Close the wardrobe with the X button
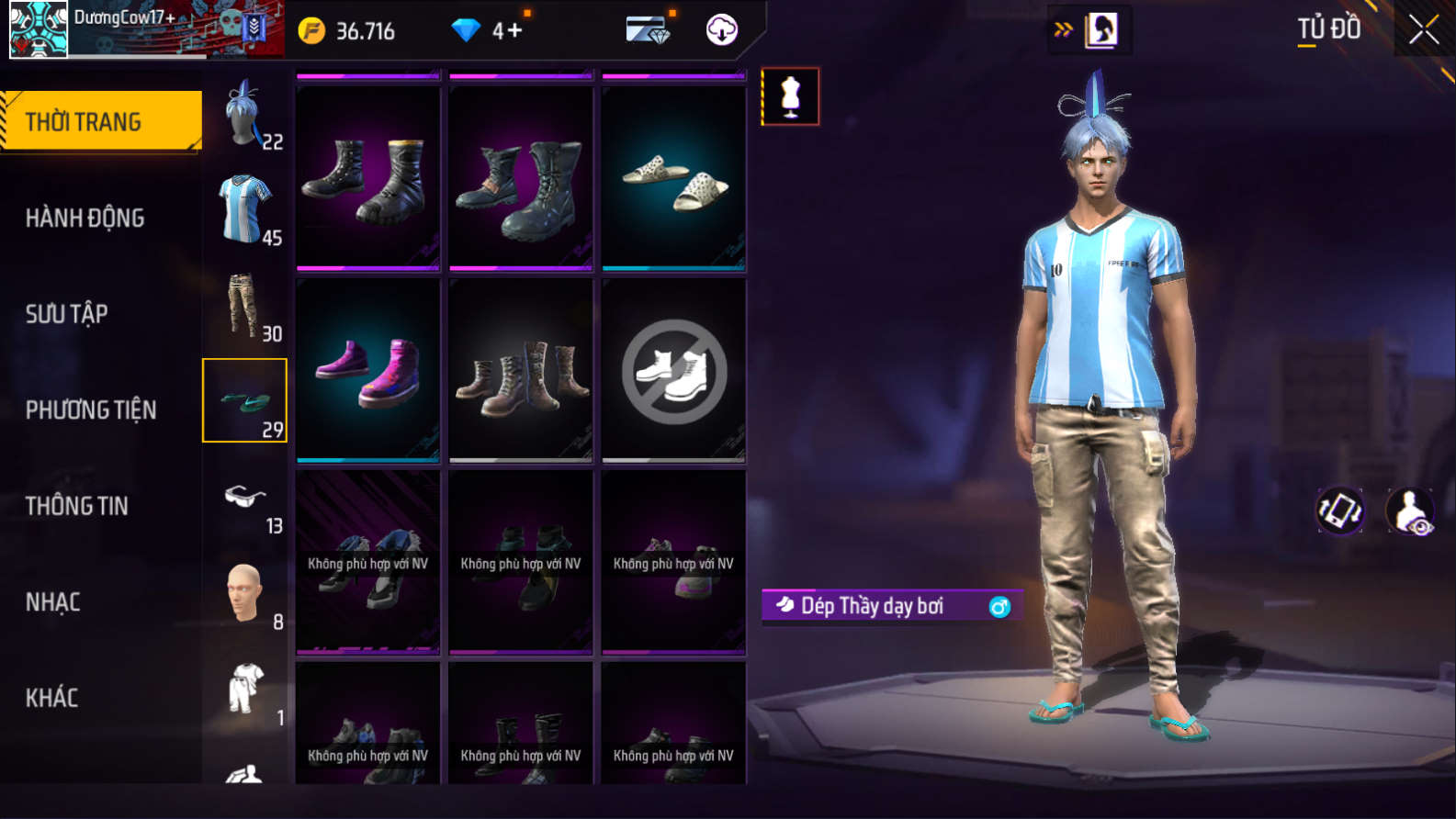Viewport: 1456px width, 819px height. [1423, 30]
